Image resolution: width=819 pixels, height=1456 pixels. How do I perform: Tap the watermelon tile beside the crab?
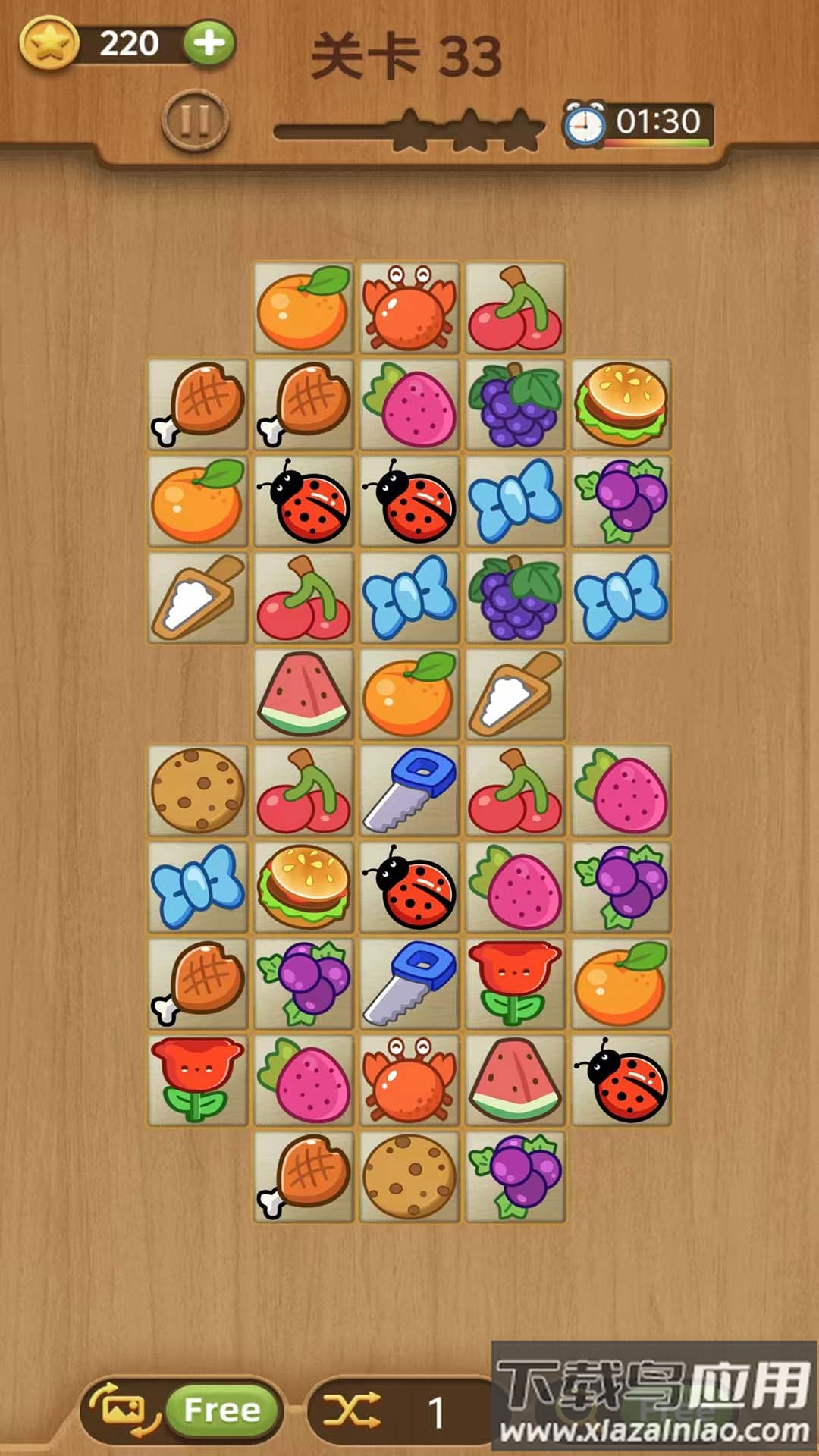point(515,1080)
